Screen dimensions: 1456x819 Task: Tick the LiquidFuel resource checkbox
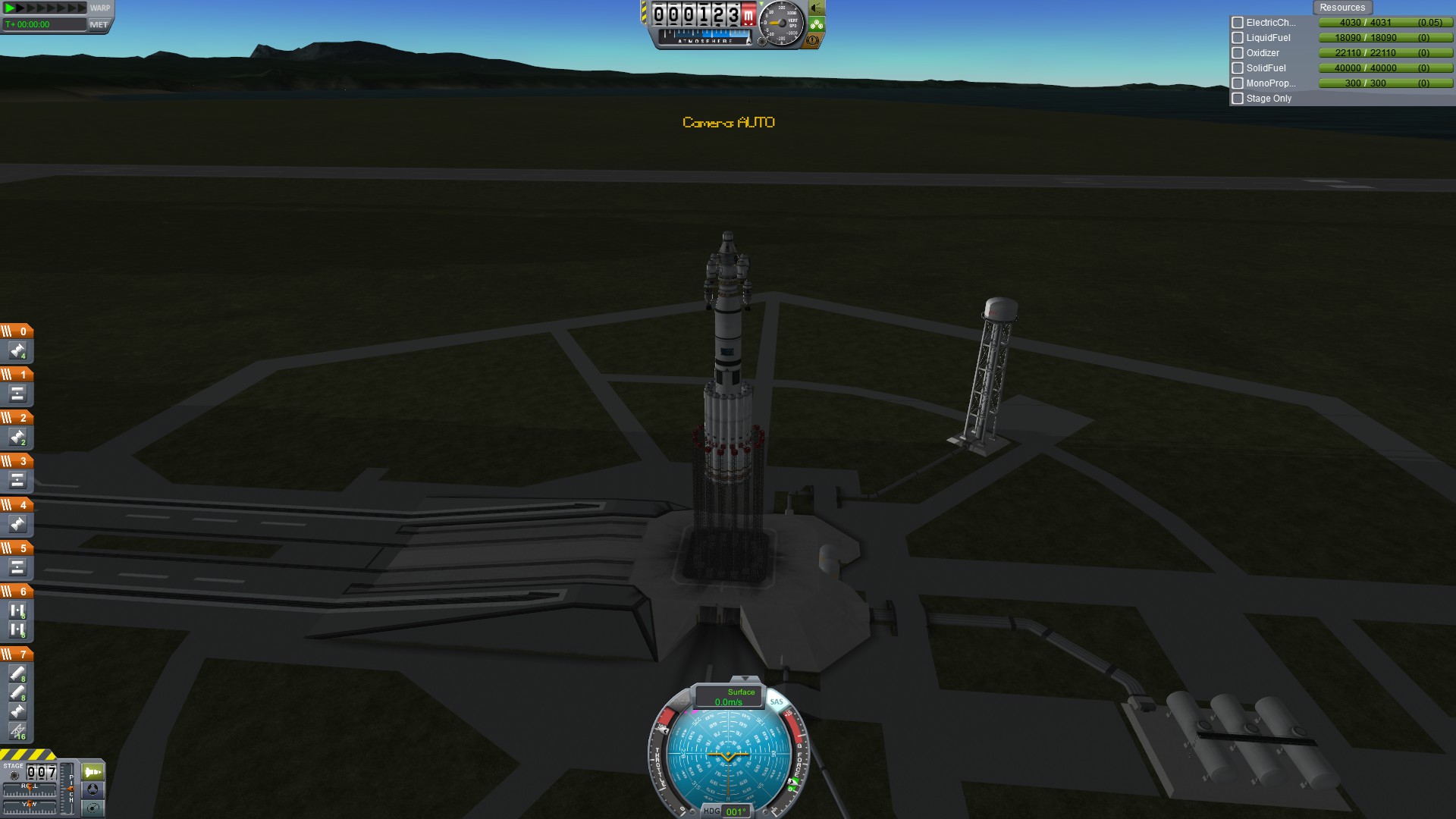[1238, 38]
